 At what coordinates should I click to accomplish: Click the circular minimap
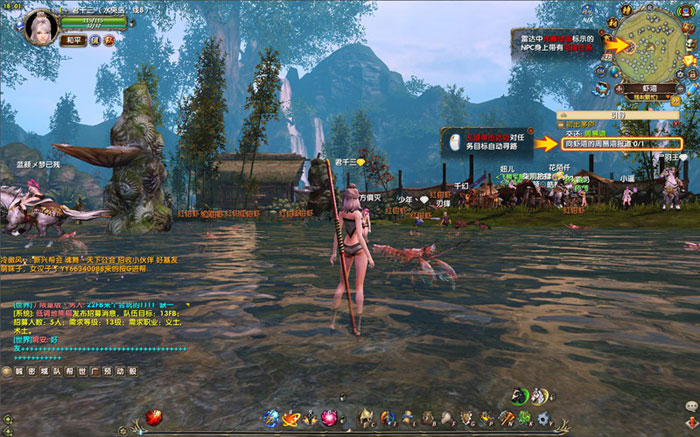[655, 47]
